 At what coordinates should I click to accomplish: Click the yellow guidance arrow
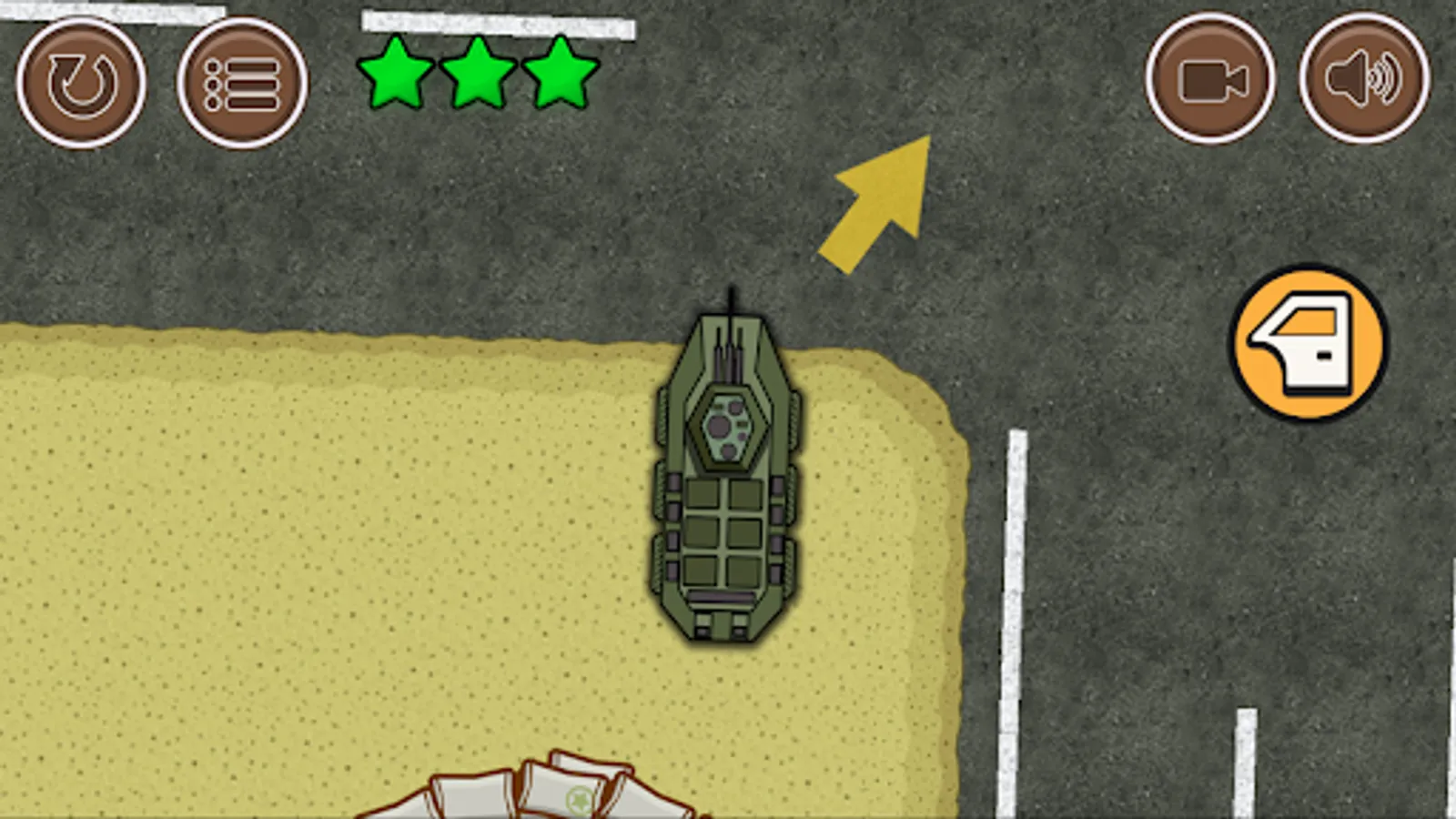[x=878, y=202]
